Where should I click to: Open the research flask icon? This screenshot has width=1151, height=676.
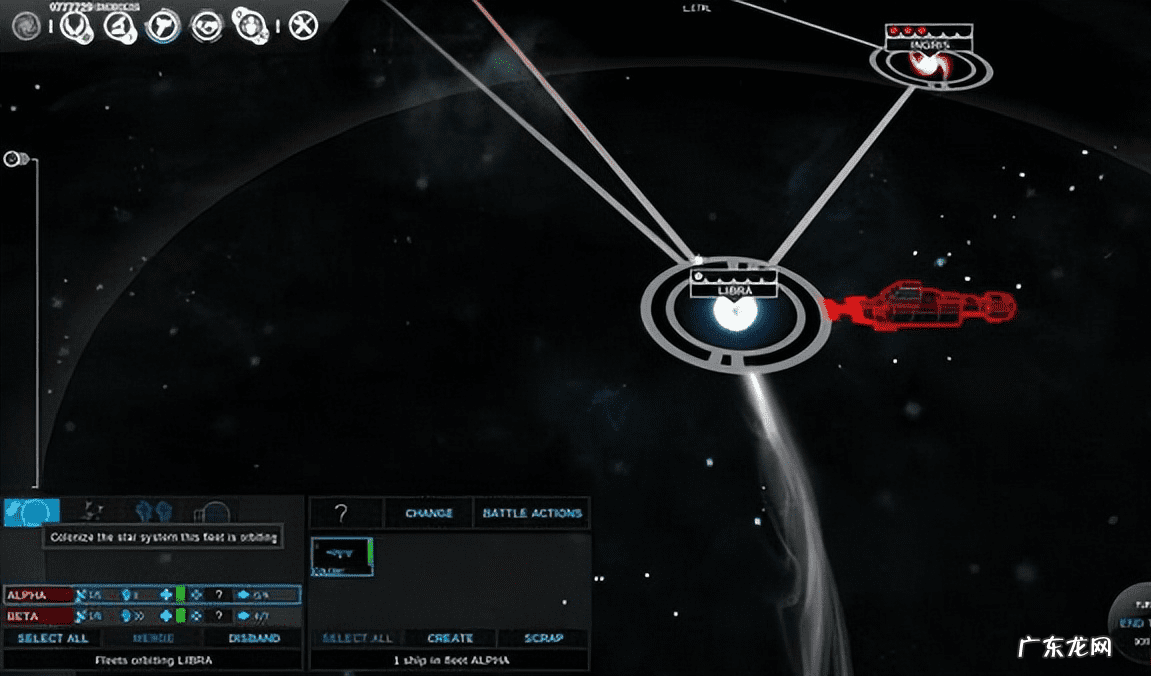(x=119, y=25)
